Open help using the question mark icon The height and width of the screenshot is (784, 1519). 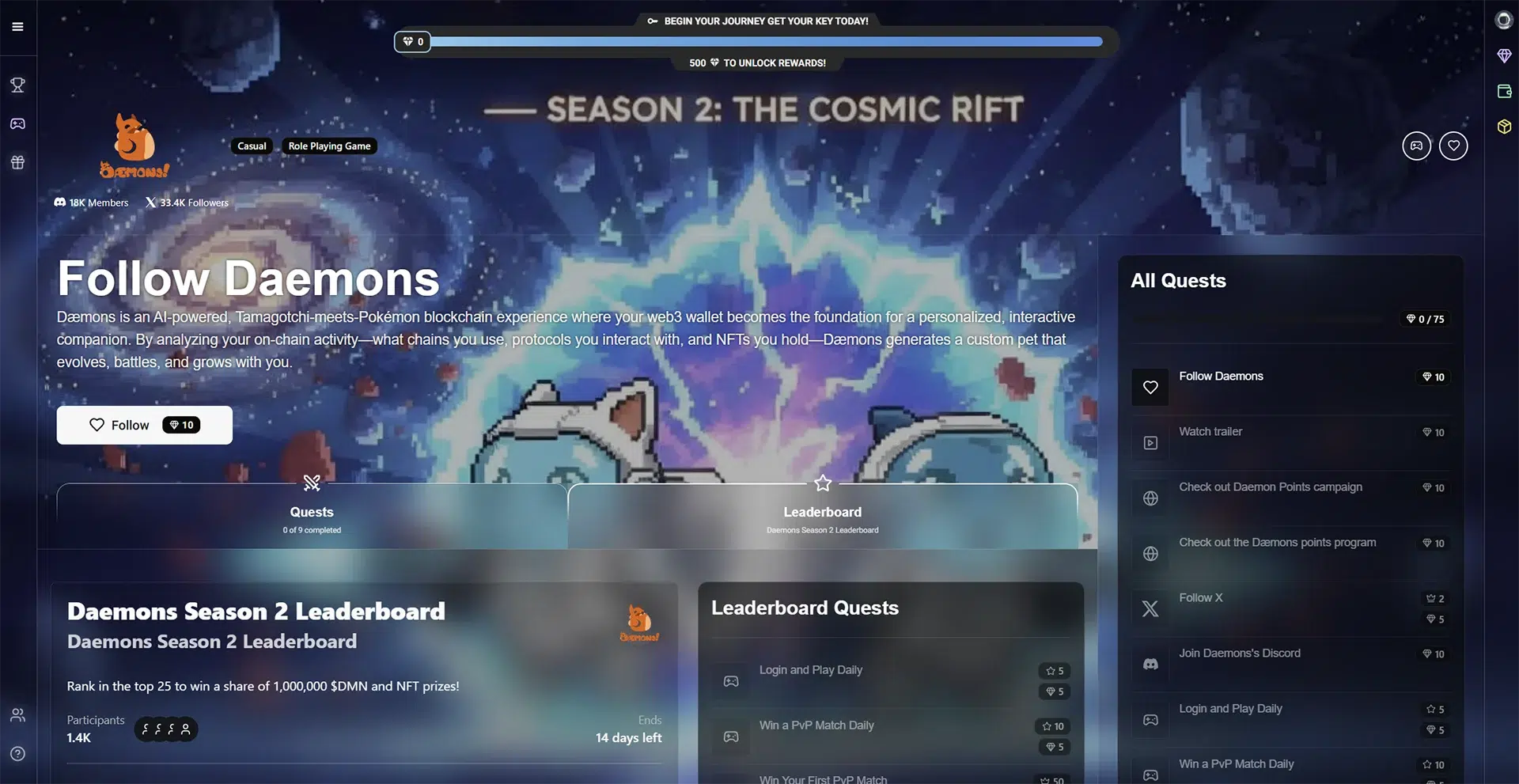(17, 752)
